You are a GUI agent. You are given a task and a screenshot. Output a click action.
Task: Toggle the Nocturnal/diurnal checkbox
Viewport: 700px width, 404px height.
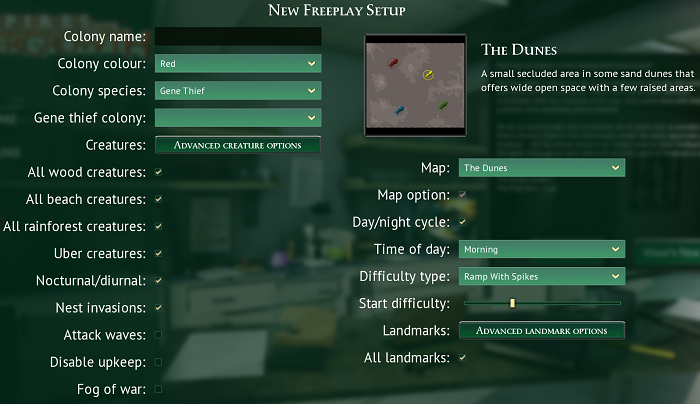tap(158, 280)
